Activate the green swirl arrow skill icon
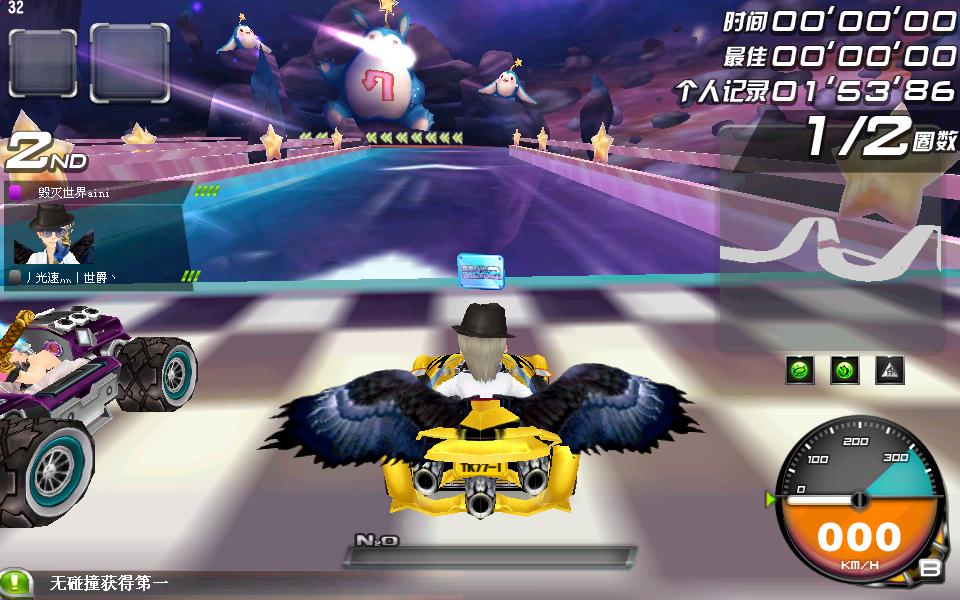 pyautogui.click(x=845, y=371)
